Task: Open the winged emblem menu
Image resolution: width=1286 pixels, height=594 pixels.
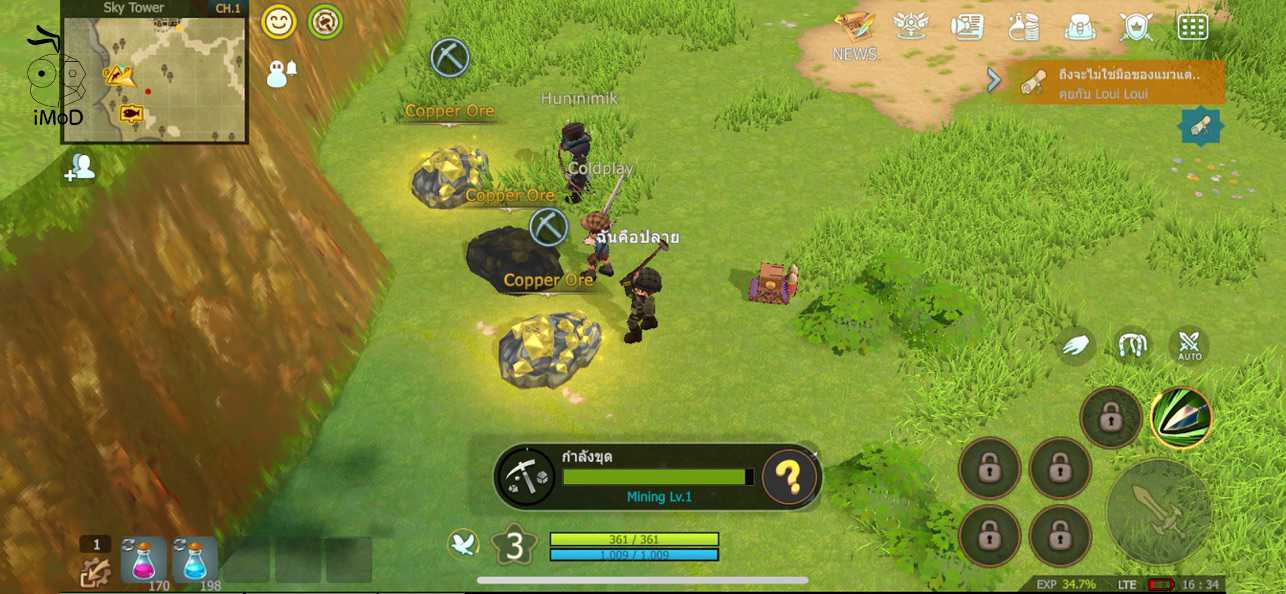Action: pos(910,26)
